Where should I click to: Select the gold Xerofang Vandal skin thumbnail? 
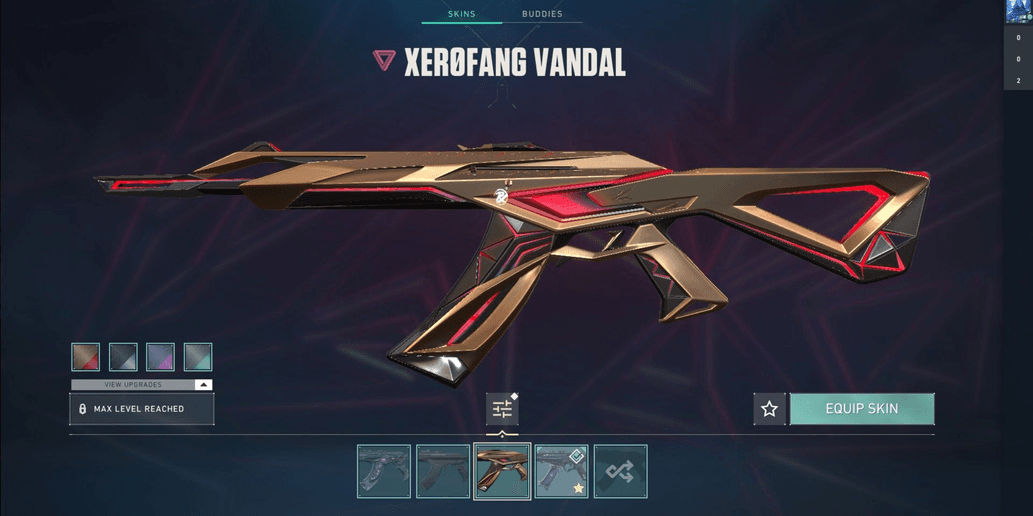[x=502, y=471]
